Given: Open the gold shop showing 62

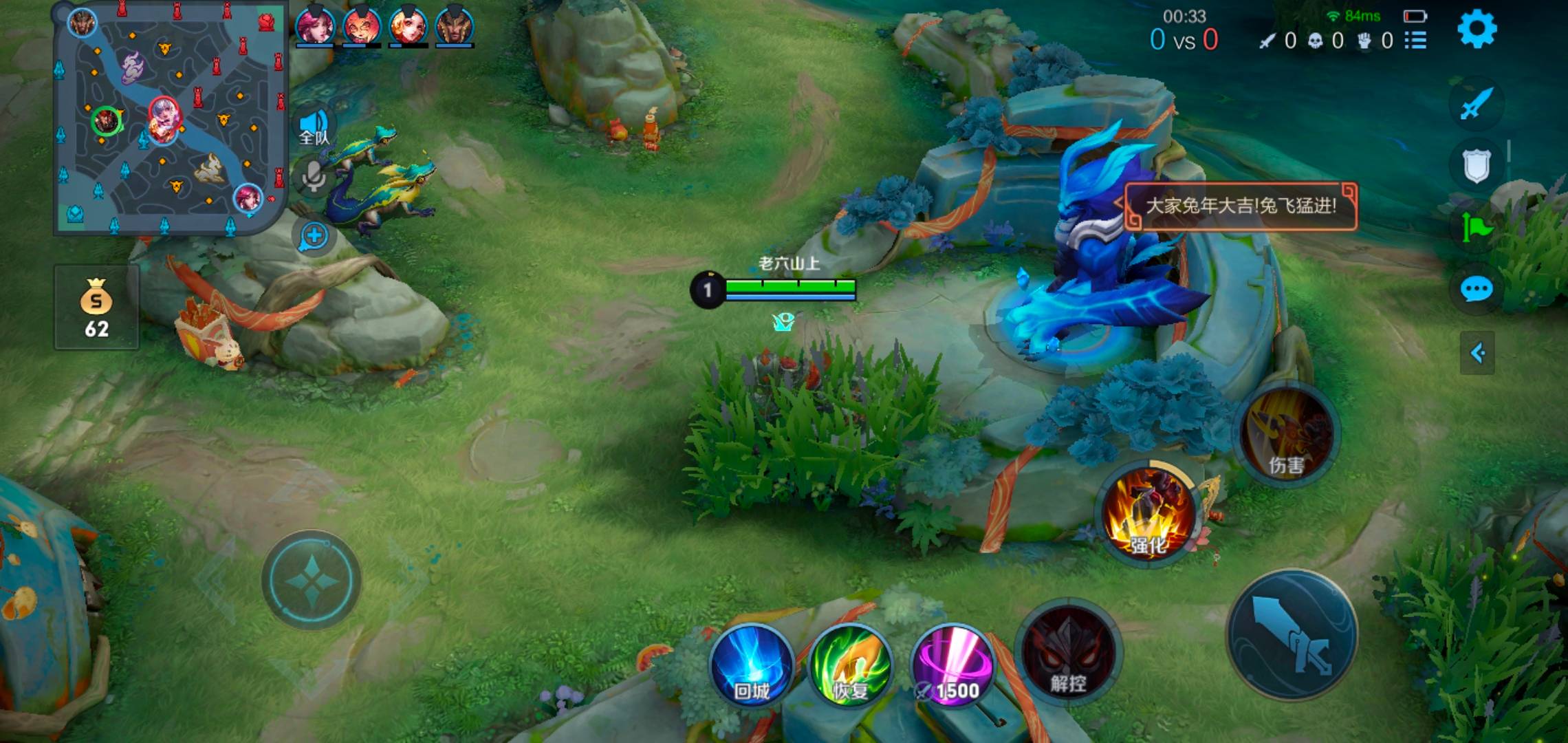Looking at the screenshot, I should 96,308.
